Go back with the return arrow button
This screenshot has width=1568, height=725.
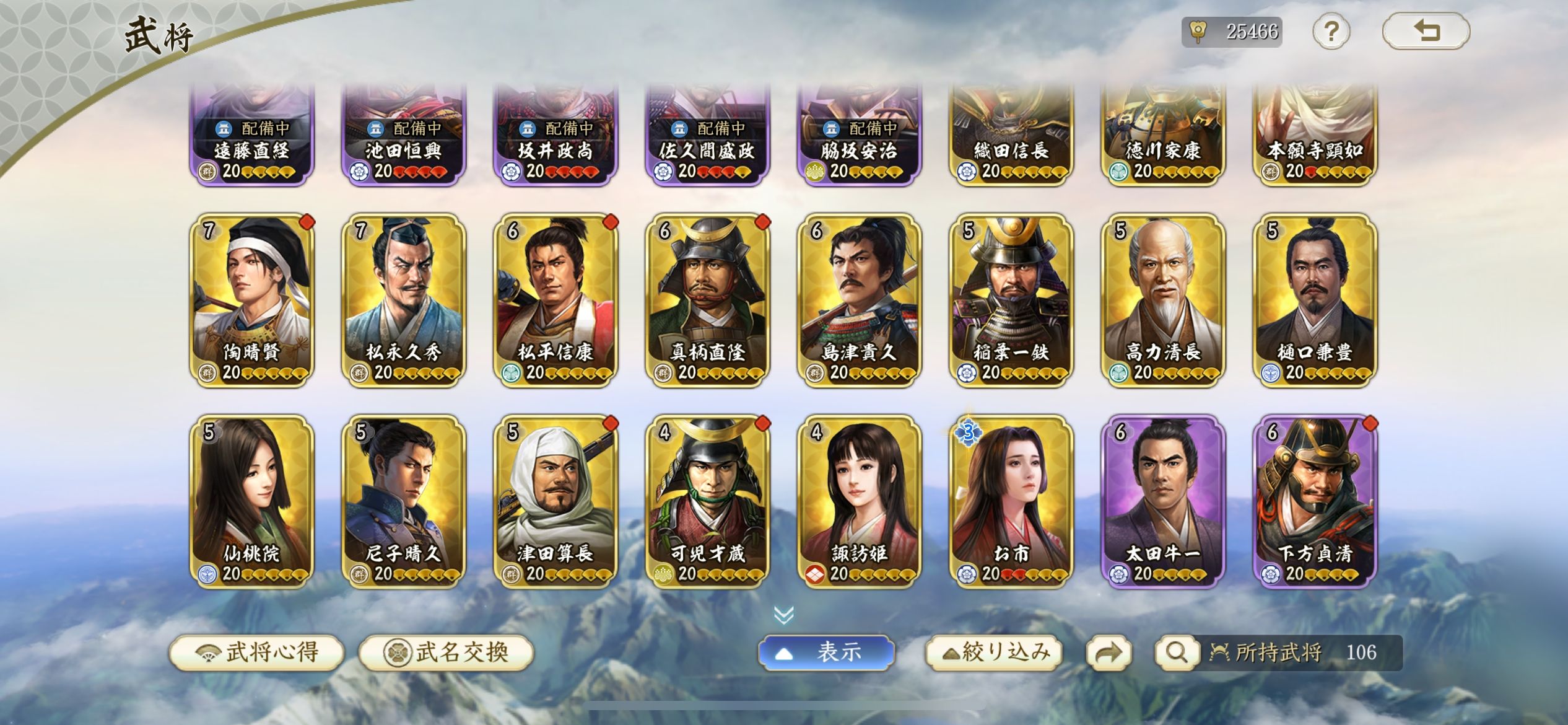point(1426,31)
